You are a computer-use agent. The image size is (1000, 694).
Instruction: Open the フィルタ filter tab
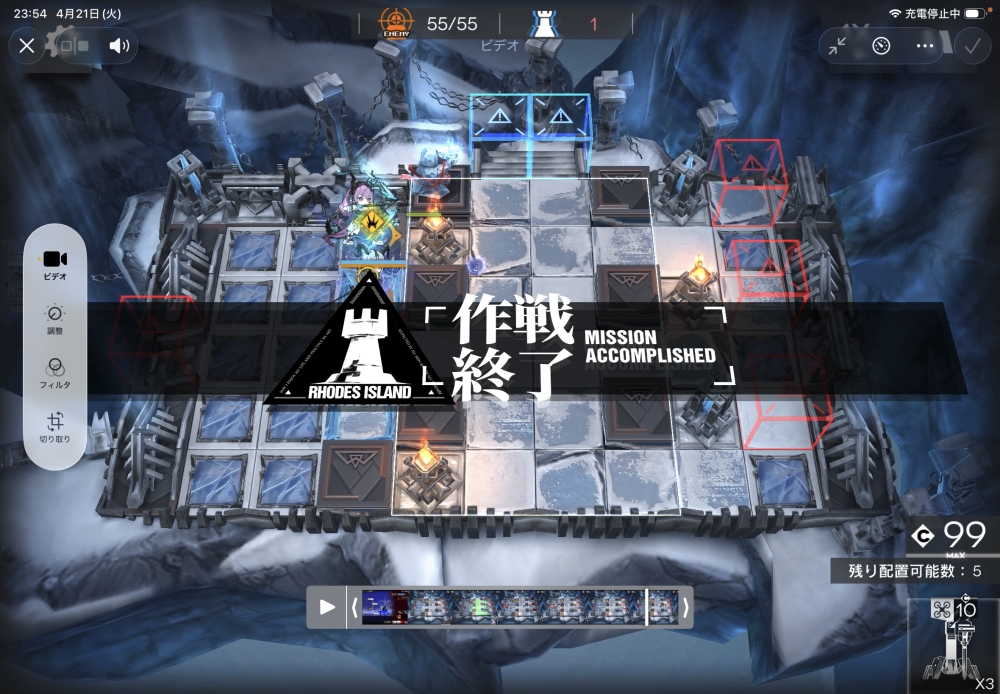pyautogui.click(x=55, y=374)
